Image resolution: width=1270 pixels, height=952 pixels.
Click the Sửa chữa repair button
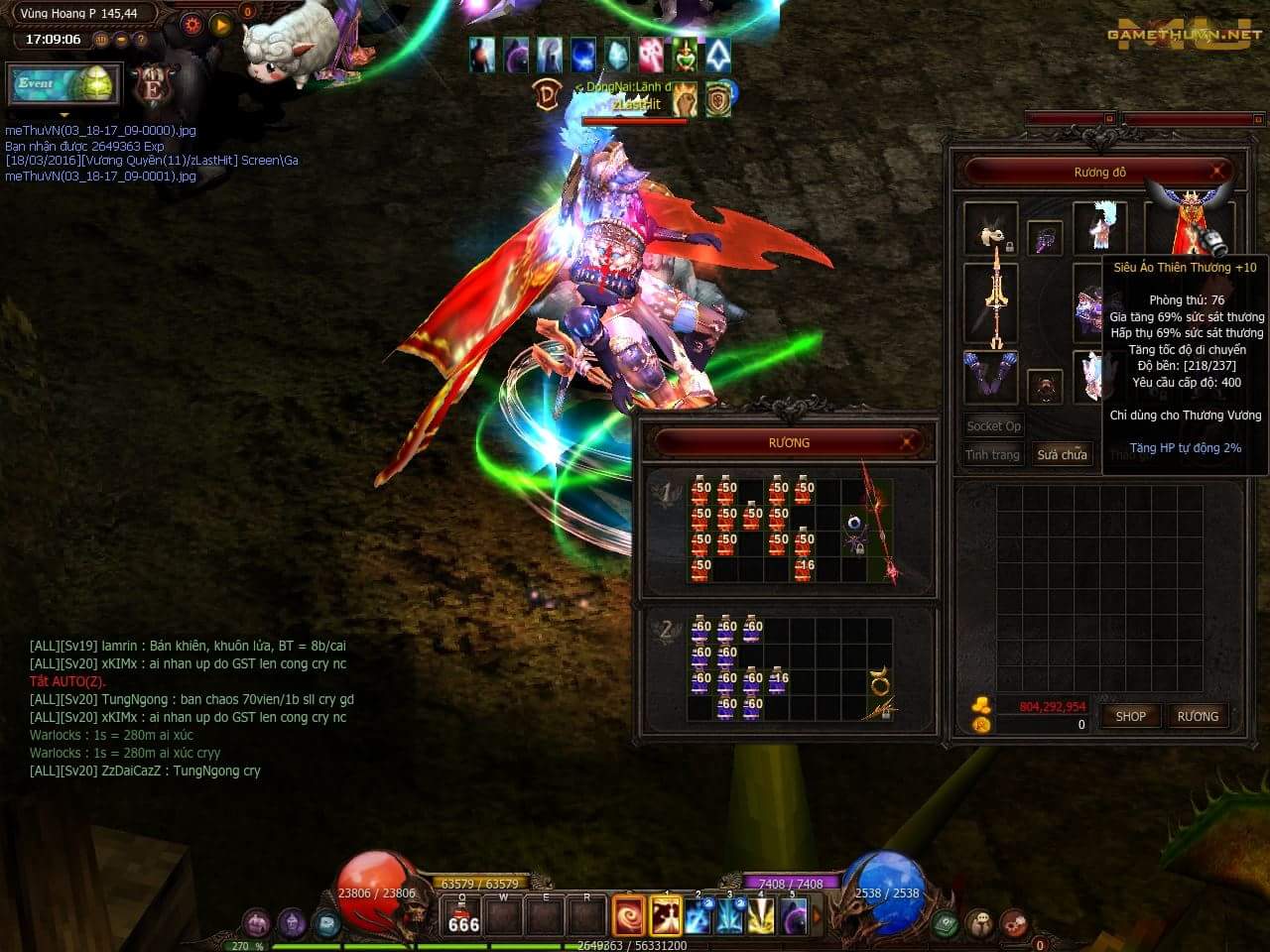pos(1062,454)
